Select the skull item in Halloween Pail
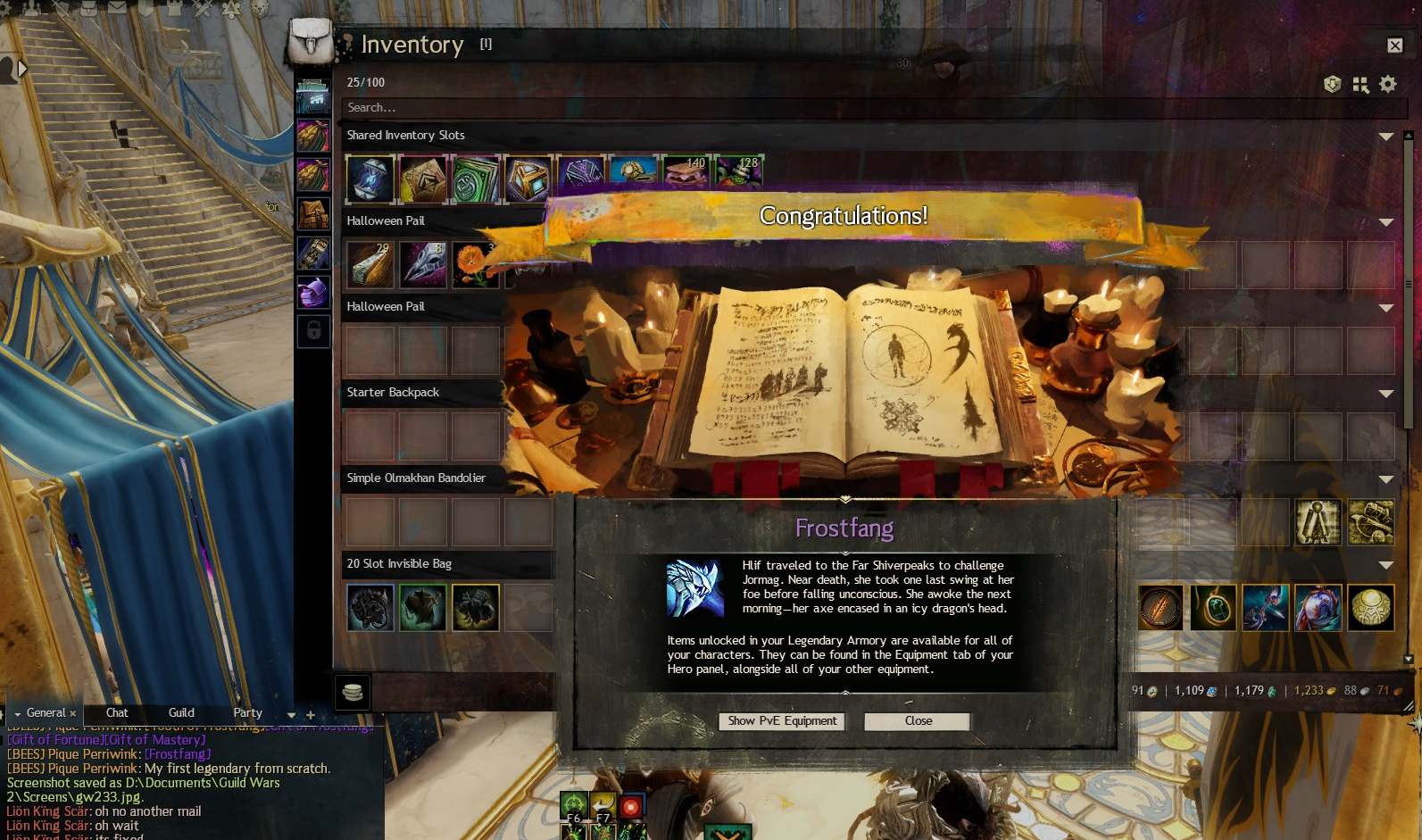1422x840 pixels. [x=423, y=265]
